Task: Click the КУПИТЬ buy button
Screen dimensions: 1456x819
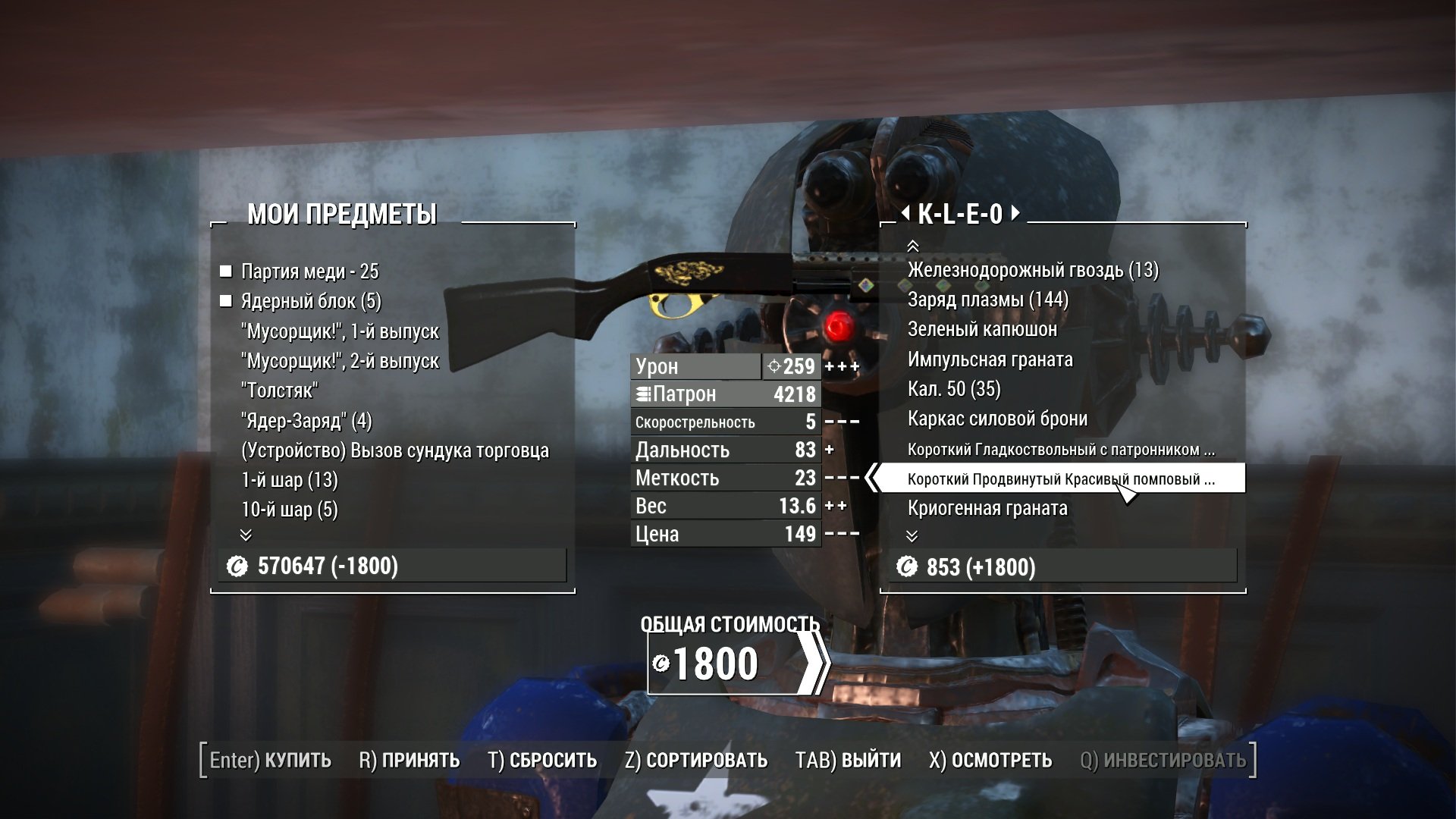Action: 271,760
